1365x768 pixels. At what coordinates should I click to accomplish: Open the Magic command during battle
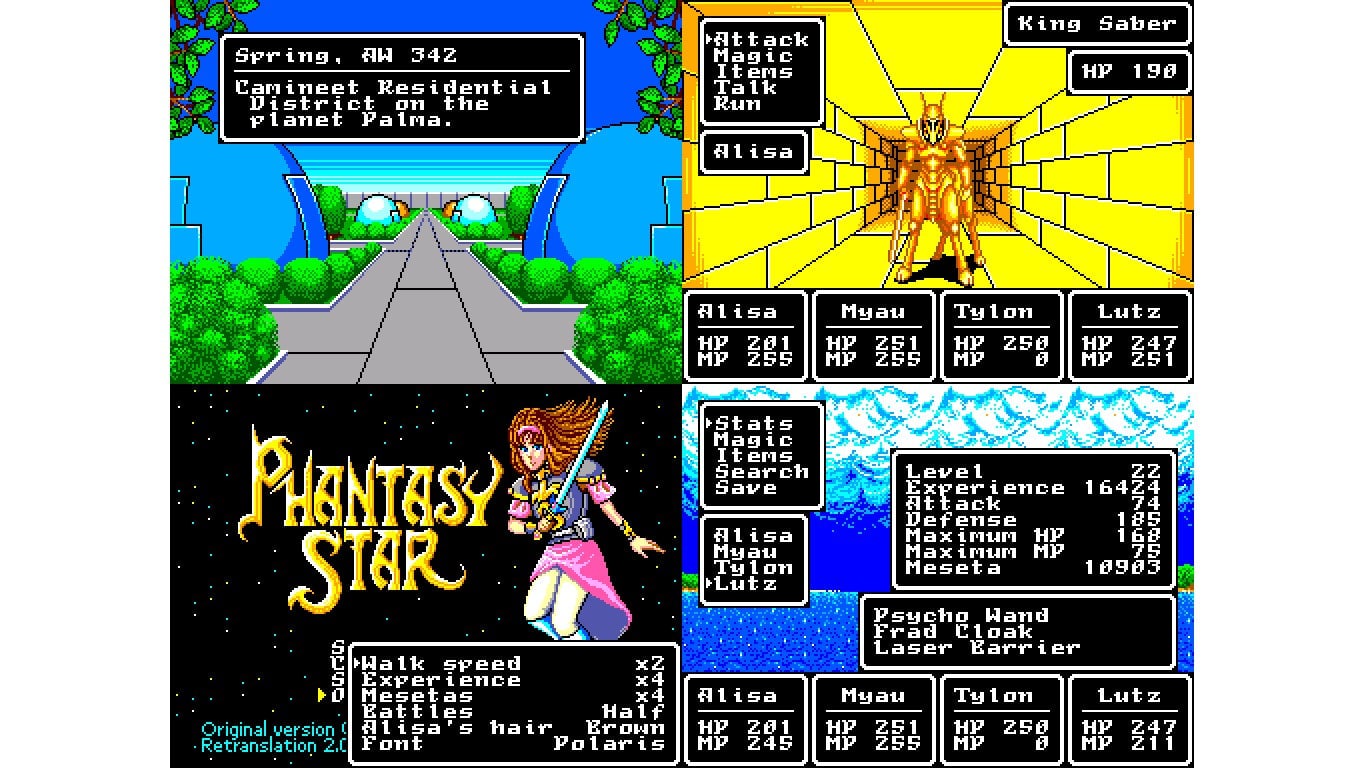coord(760,56)
